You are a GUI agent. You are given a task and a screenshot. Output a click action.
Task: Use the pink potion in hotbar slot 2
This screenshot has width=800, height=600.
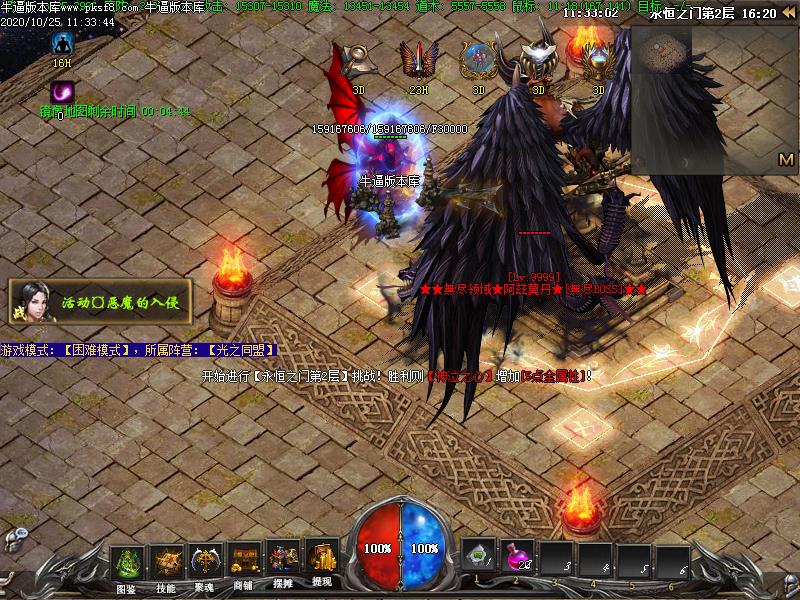pyautogui.click(x=519, y=558)
